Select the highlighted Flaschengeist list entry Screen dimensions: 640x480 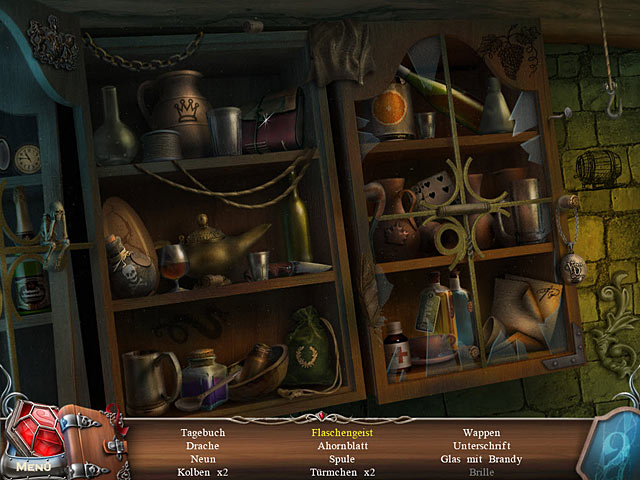(335, 433)
